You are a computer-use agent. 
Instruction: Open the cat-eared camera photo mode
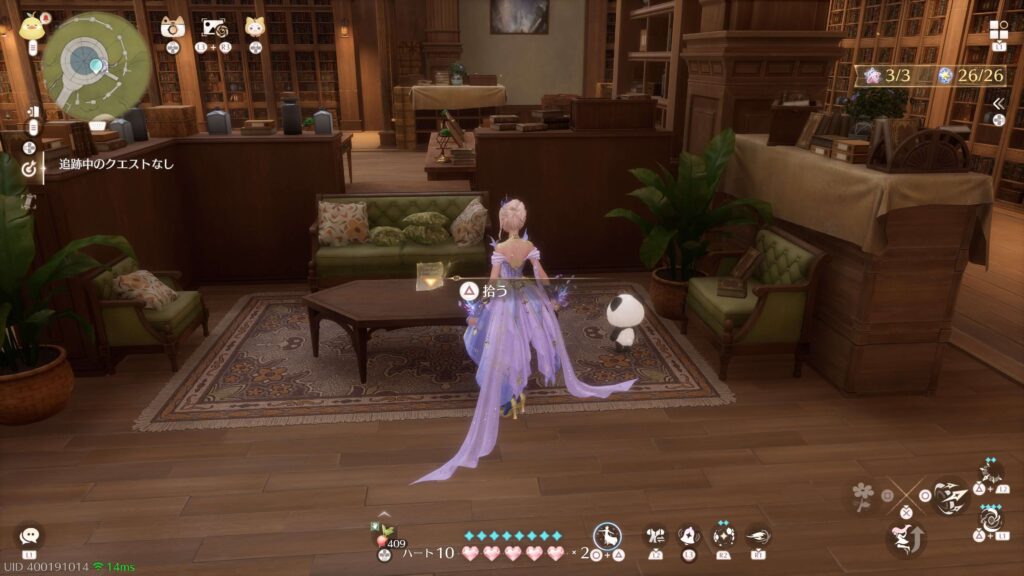(173, 27)
